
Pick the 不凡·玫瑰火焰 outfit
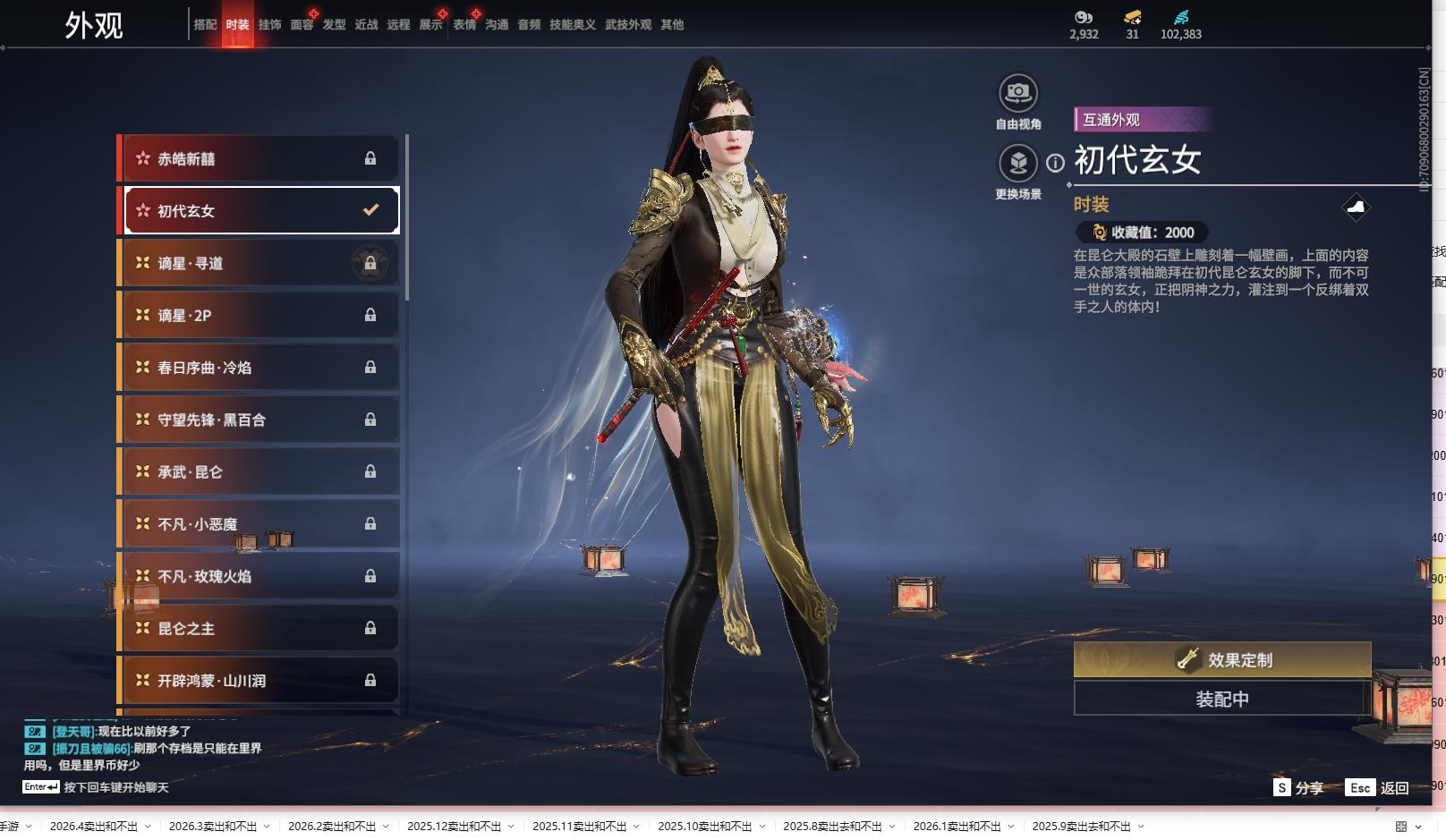coord(259,577)
